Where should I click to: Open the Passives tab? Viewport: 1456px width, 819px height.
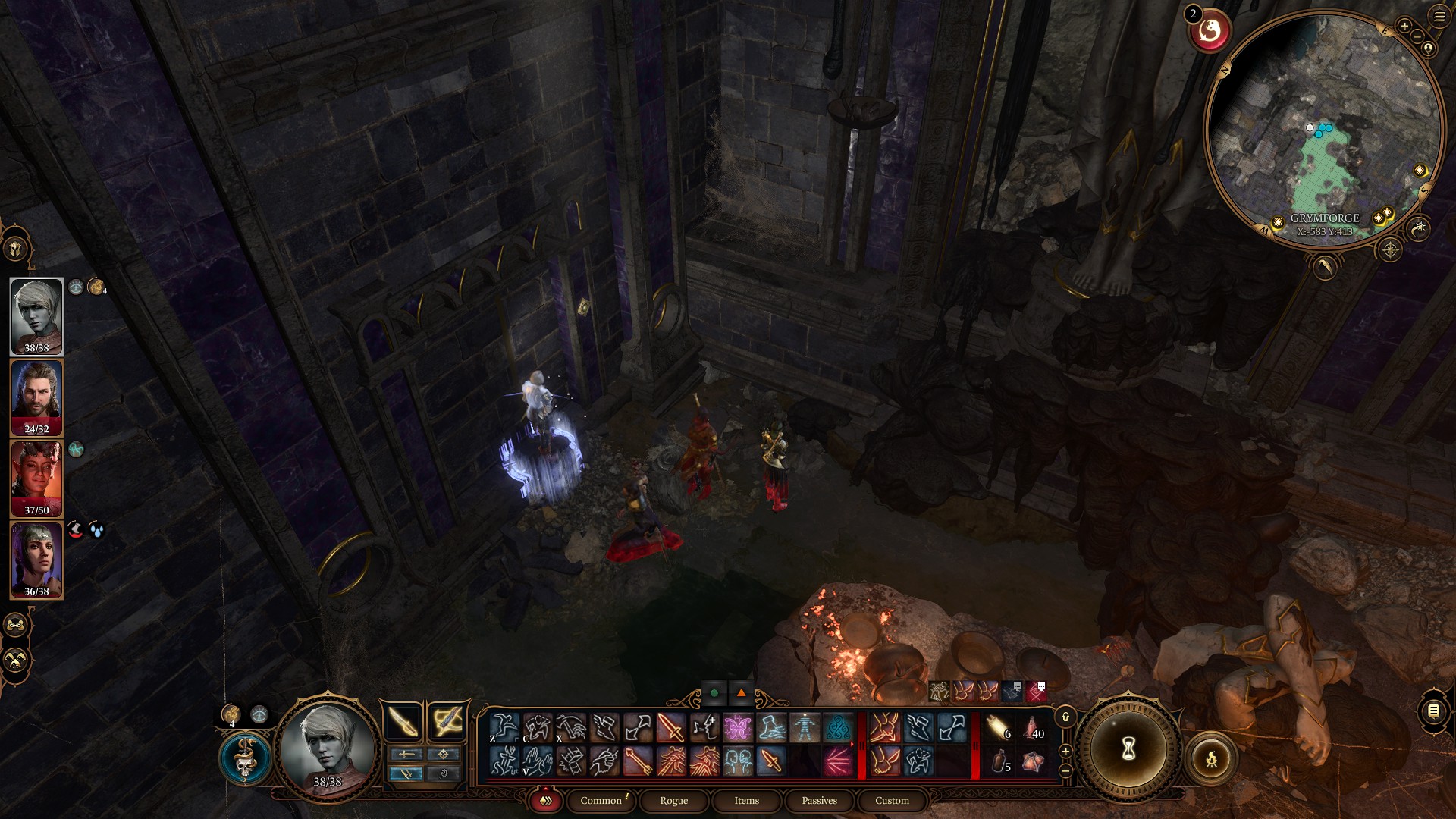point(818,800)
